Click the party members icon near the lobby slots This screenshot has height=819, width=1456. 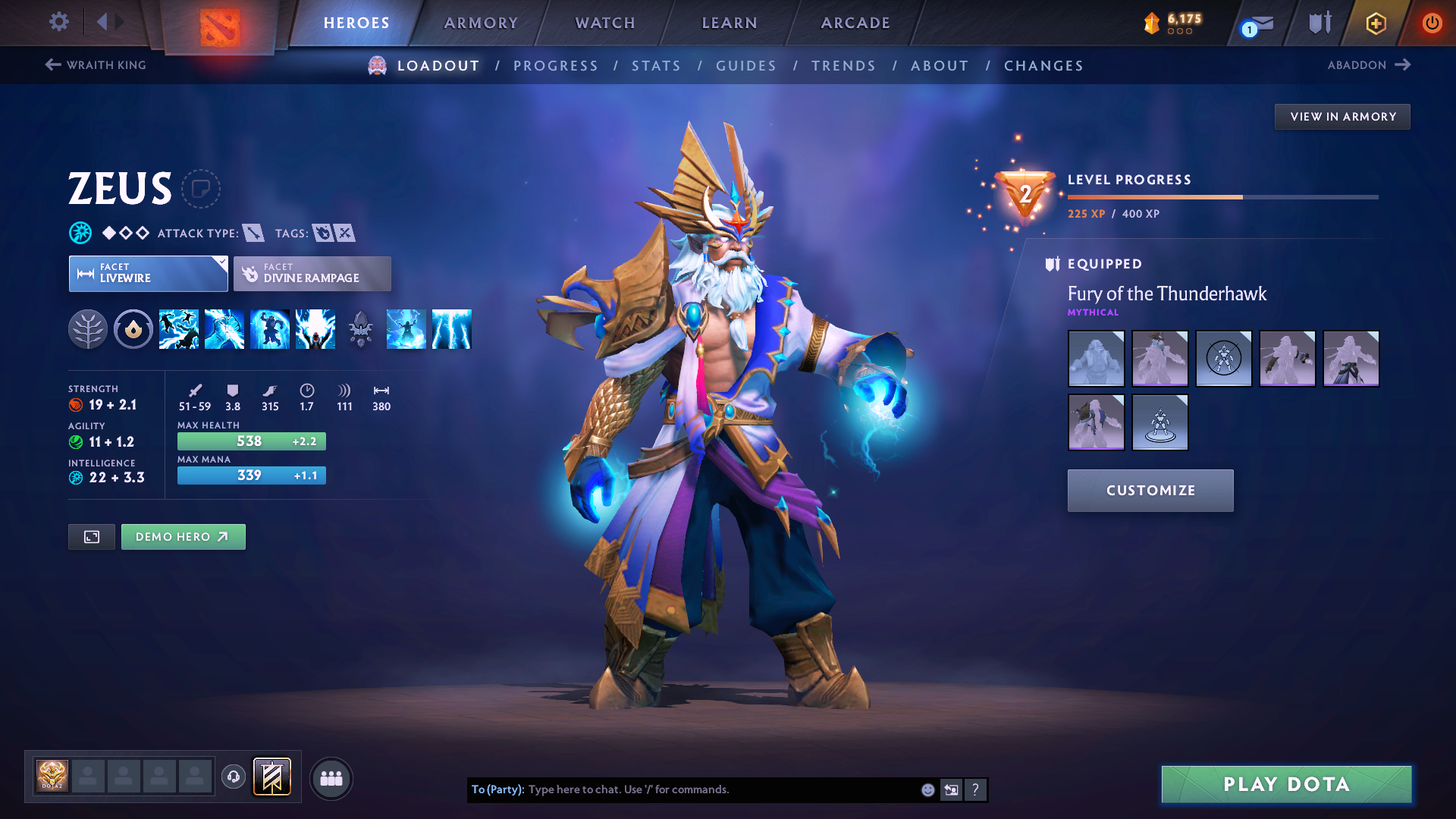(331, 778)
